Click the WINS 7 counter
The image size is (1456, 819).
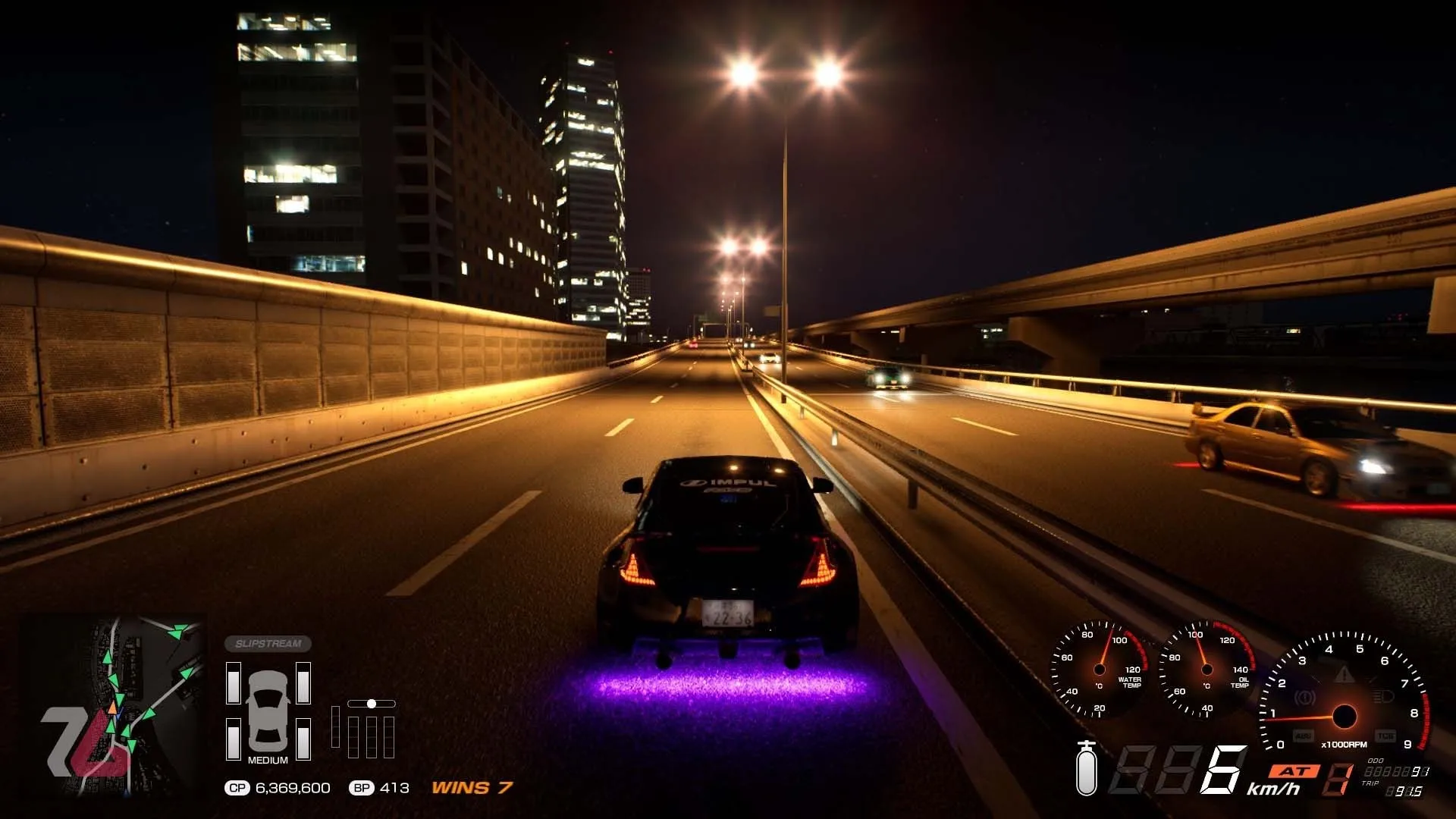coord(470,789)
